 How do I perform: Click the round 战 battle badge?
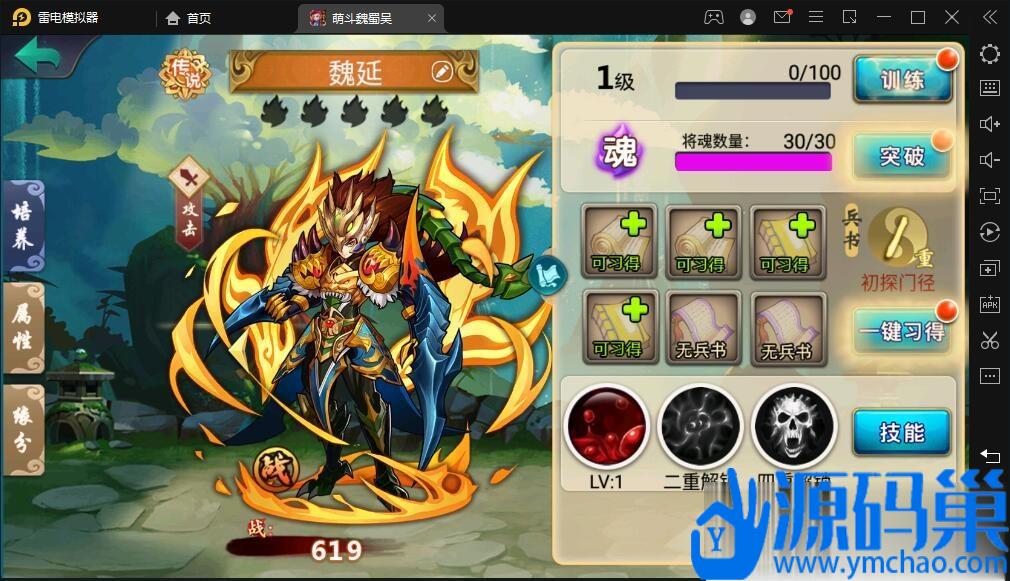click(271, 467)
